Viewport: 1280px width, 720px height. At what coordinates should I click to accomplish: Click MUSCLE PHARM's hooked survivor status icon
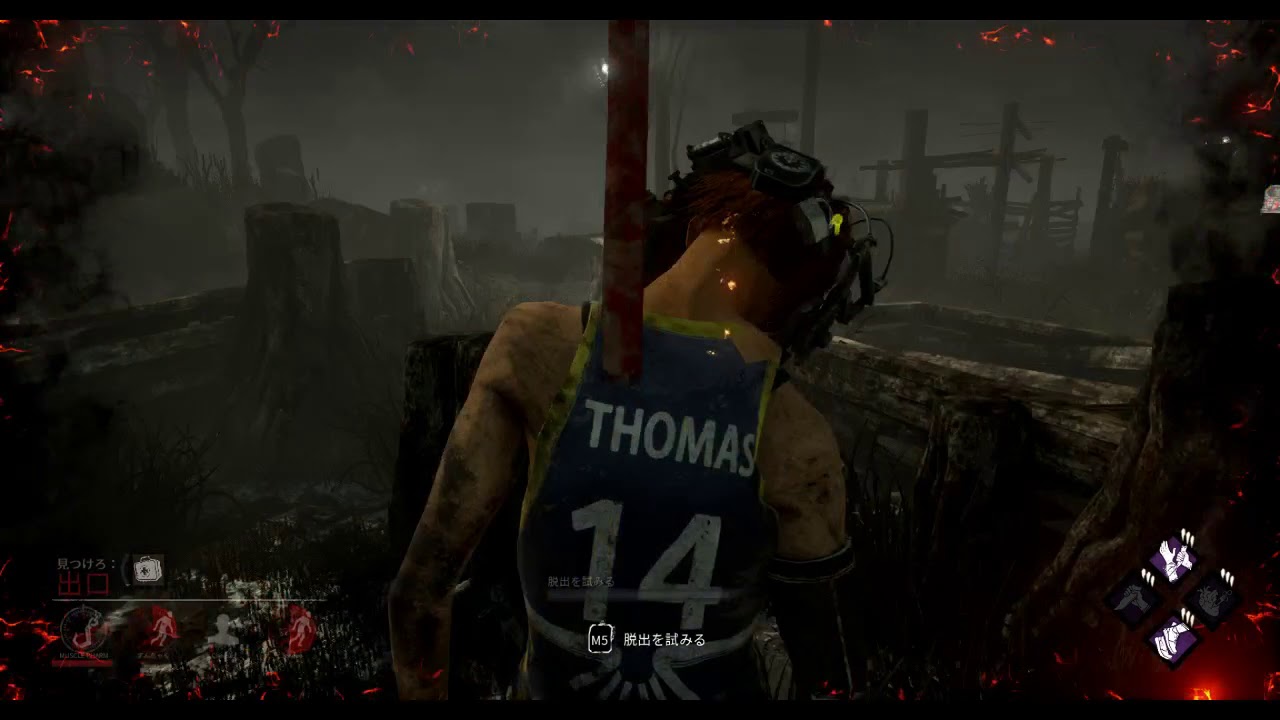coord(84,628)
